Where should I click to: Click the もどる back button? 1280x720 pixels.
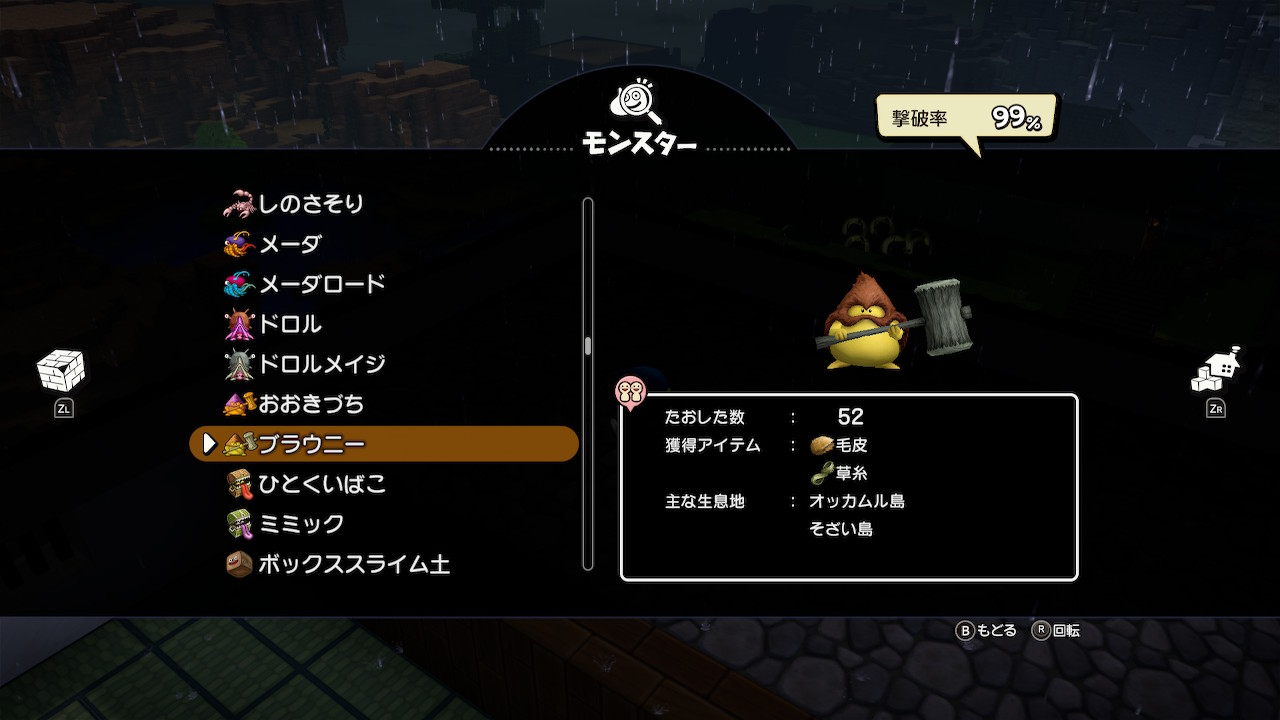coord(987,631)
